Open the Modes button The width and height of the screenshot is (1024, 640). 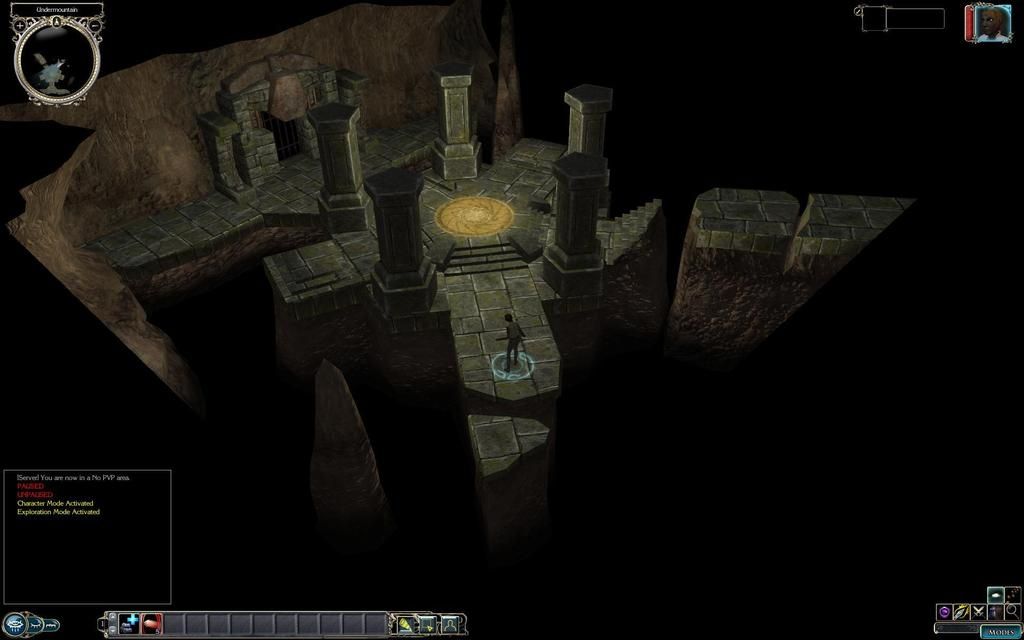1000,631
